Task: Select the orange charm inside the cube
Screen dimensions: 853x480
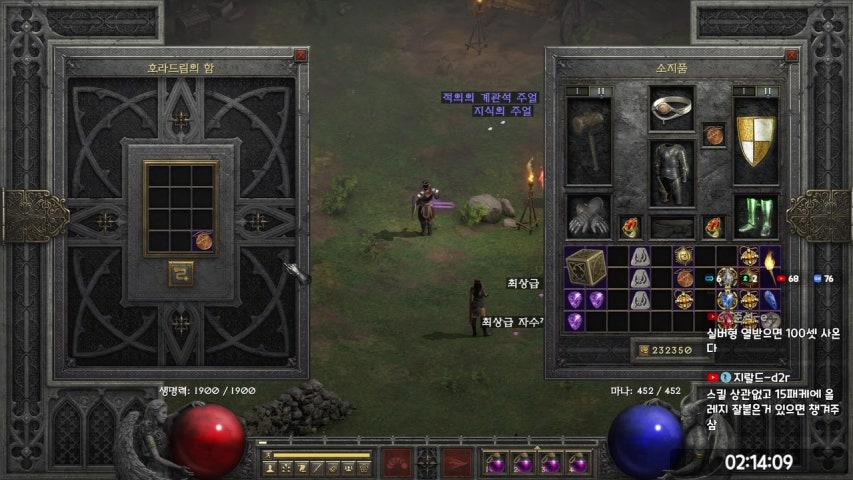Action: [x=204, y=241]
